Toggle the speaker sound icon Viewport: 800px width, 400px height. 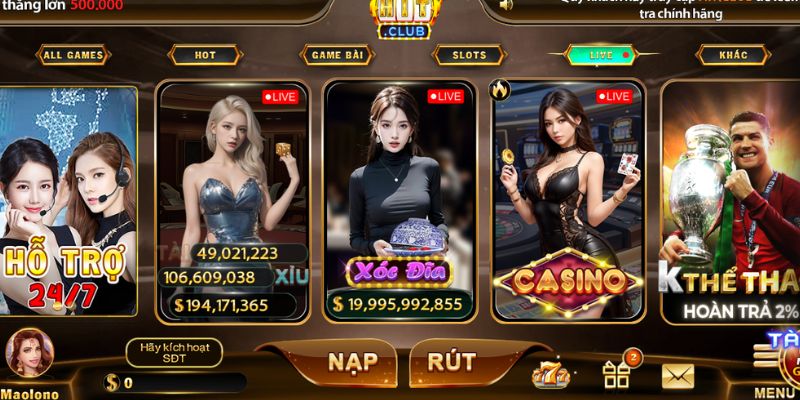pyautogui.click(x=506, y=4)
